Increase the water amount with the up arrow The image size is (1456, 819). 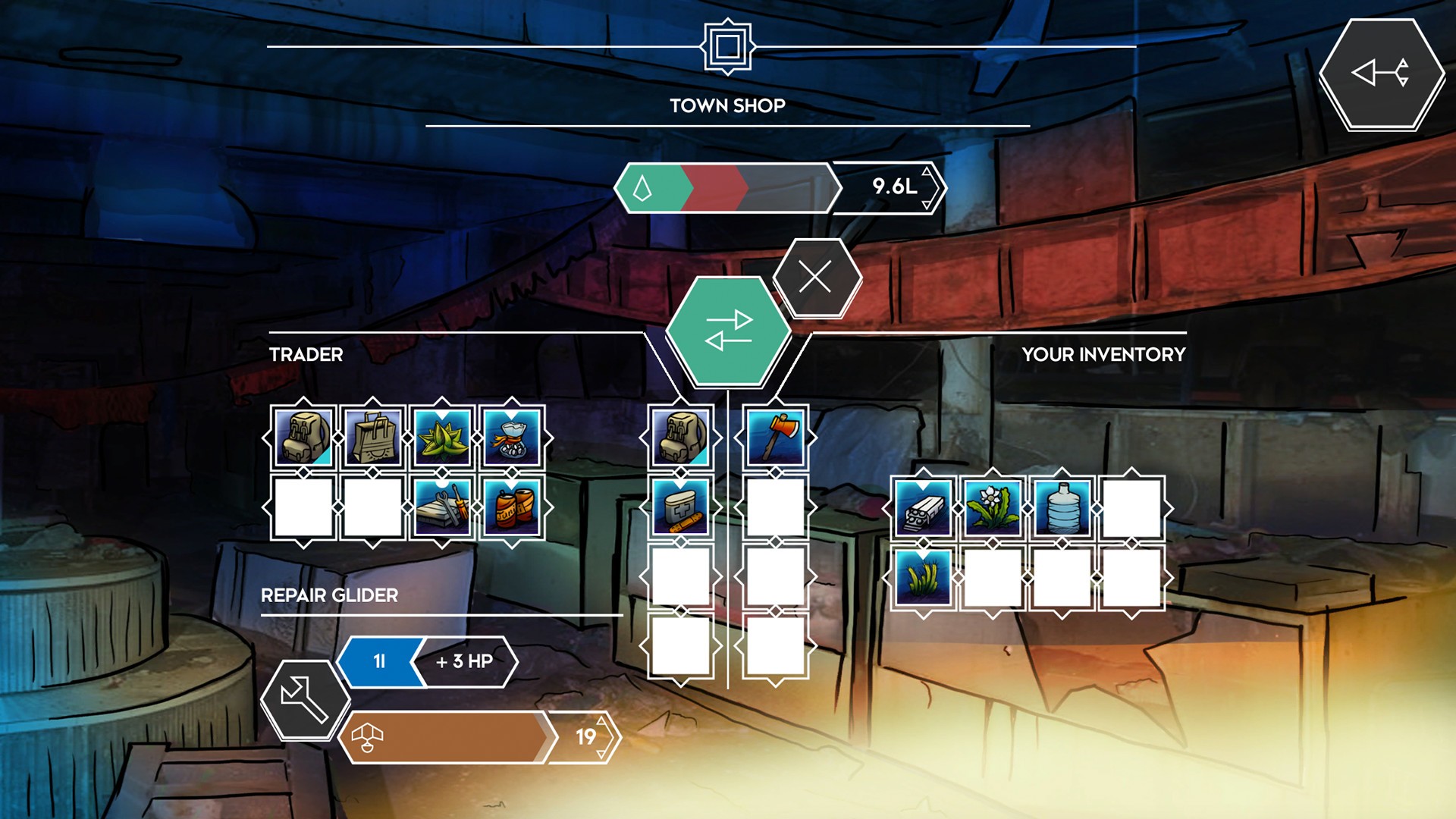(927, 171)
